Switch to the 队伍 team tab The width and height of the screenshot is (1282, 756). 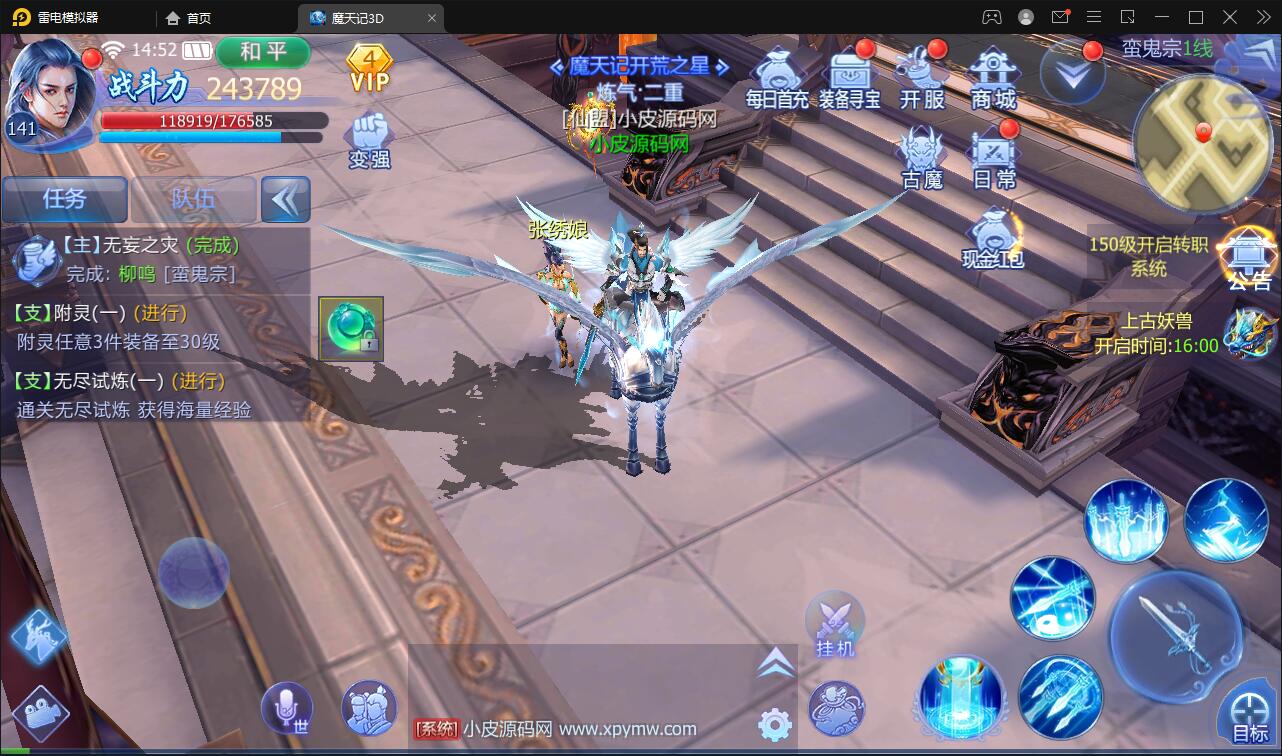pos(192,199)
